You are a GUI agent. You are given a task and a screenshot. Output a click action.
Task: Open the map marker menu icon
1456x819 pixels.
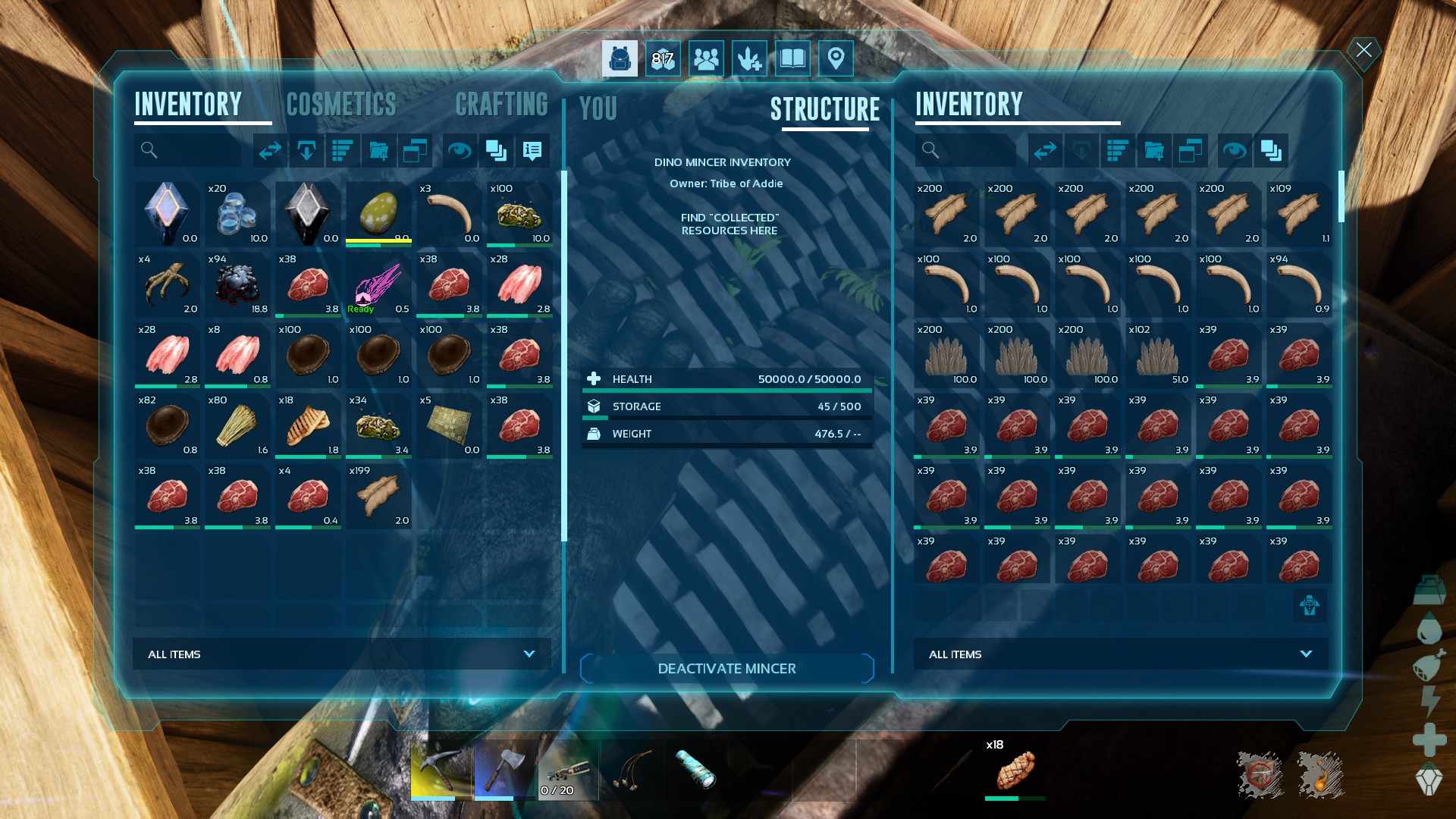[x=836, y=58]
